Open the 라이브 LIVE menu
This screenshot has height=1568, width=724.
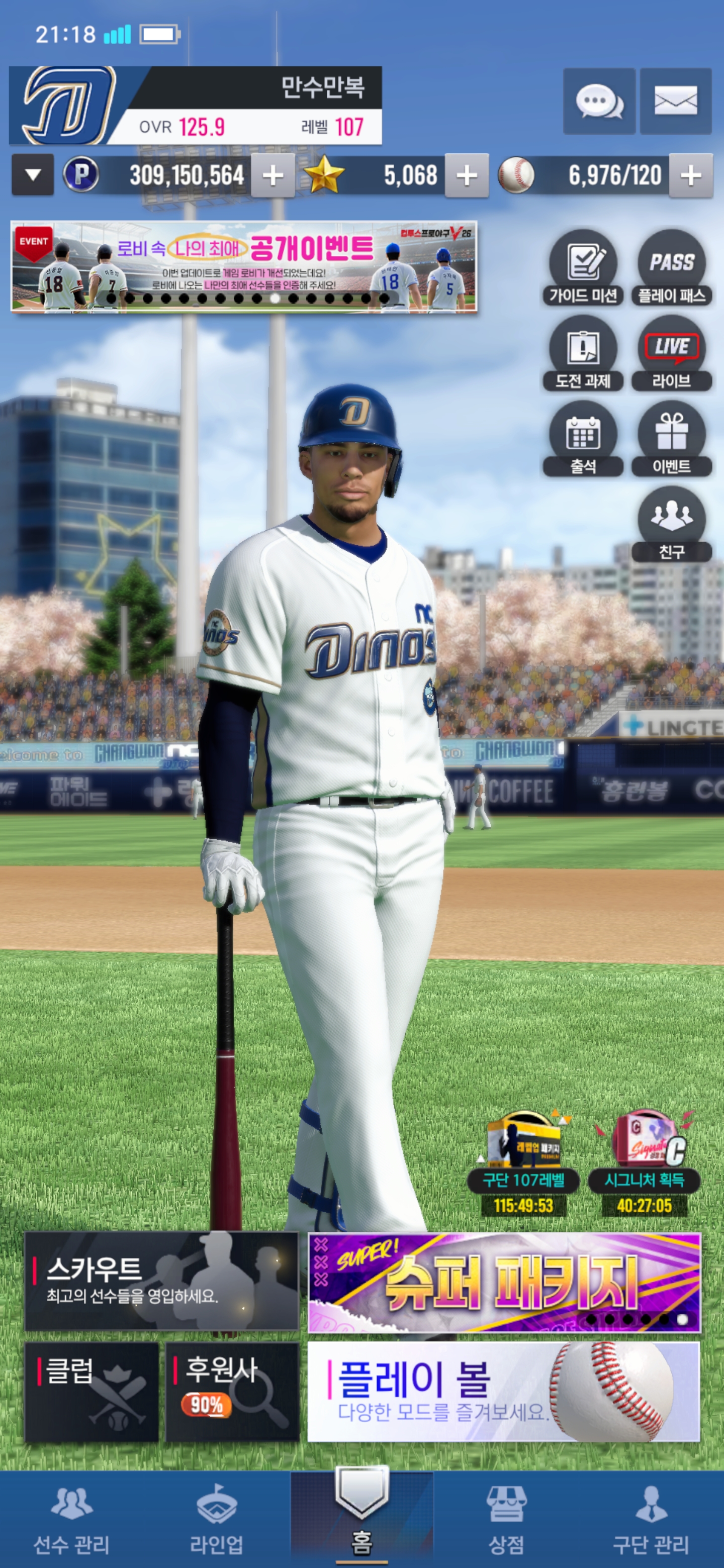coord(672,354)
